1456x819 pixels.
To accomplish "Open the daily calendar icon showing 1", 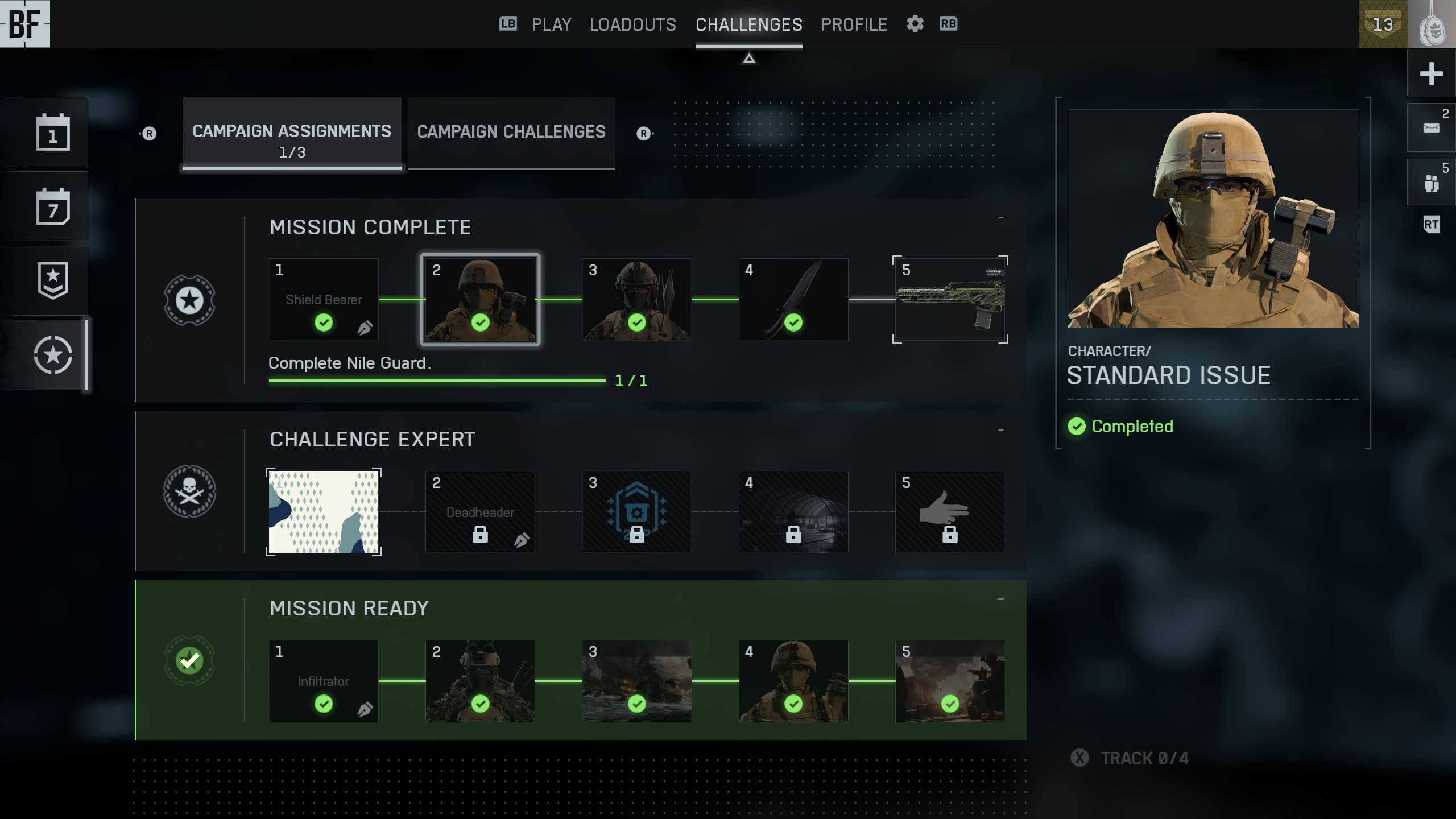I will coord(53,133).
